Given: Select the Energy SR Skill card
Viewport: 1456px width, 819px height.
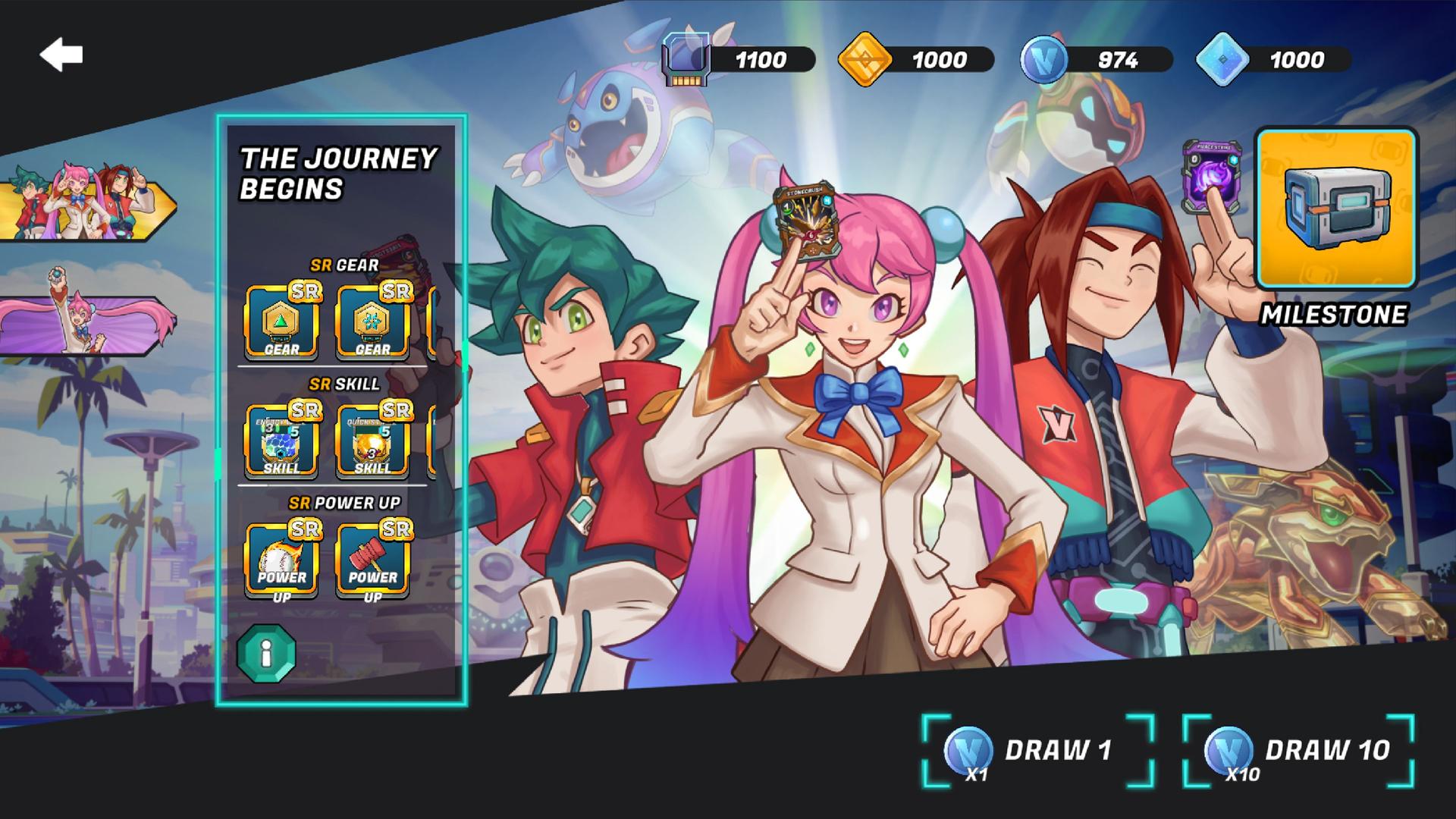Looking at the screenshot, I should [x=281, y=440].
